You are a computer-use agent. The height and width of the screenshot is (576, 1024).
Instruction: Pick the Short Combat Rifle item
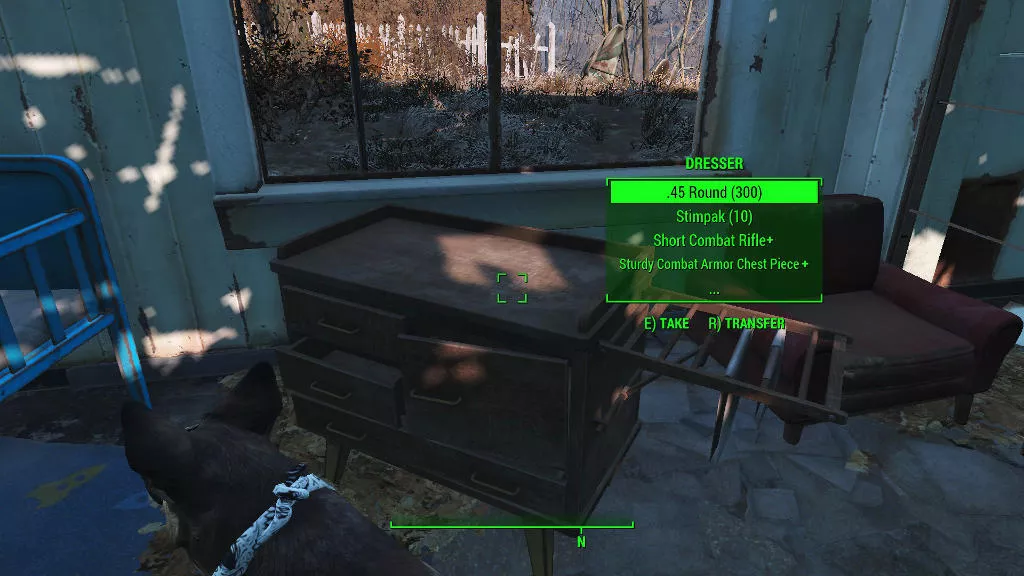714,240
